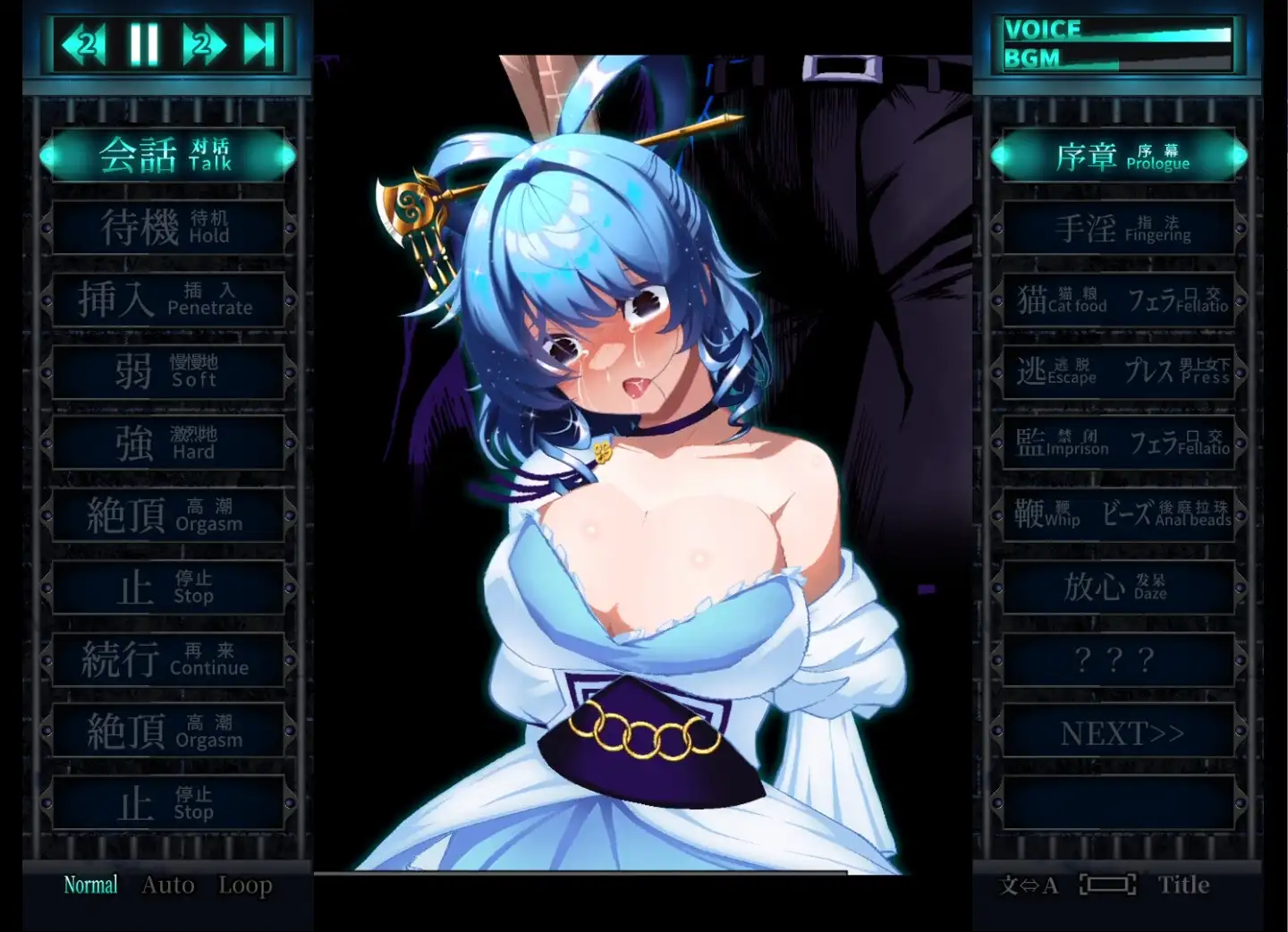The height and width of the screenshot is (932, 1288).
Task: Enable Auto playback mode
Action: point(167,884)
